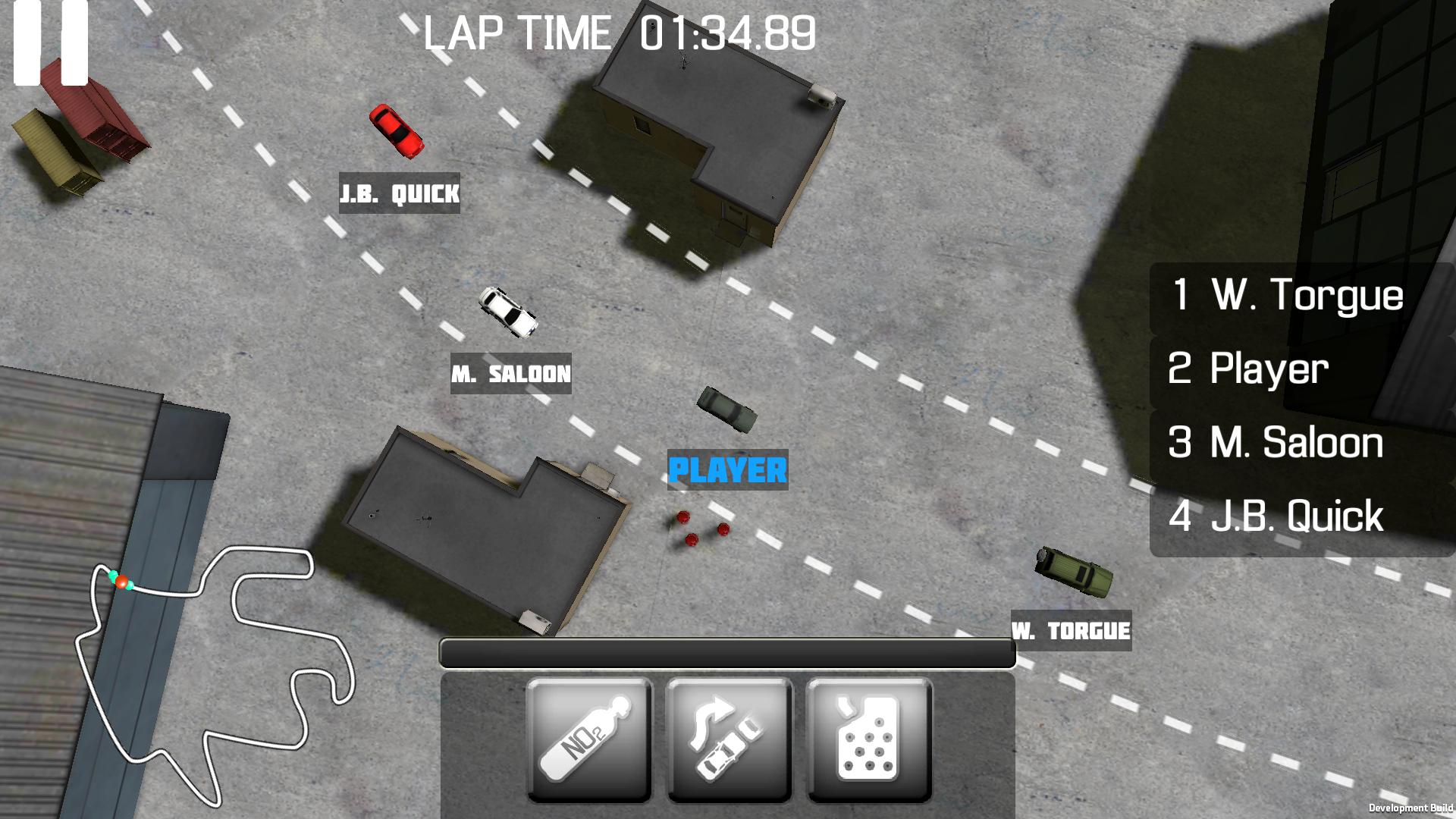The height and width of the screenshot is (819, 1456).
Task: Select leaderboard entry 3 M. Saloon
Action: tap(1274, 444)
